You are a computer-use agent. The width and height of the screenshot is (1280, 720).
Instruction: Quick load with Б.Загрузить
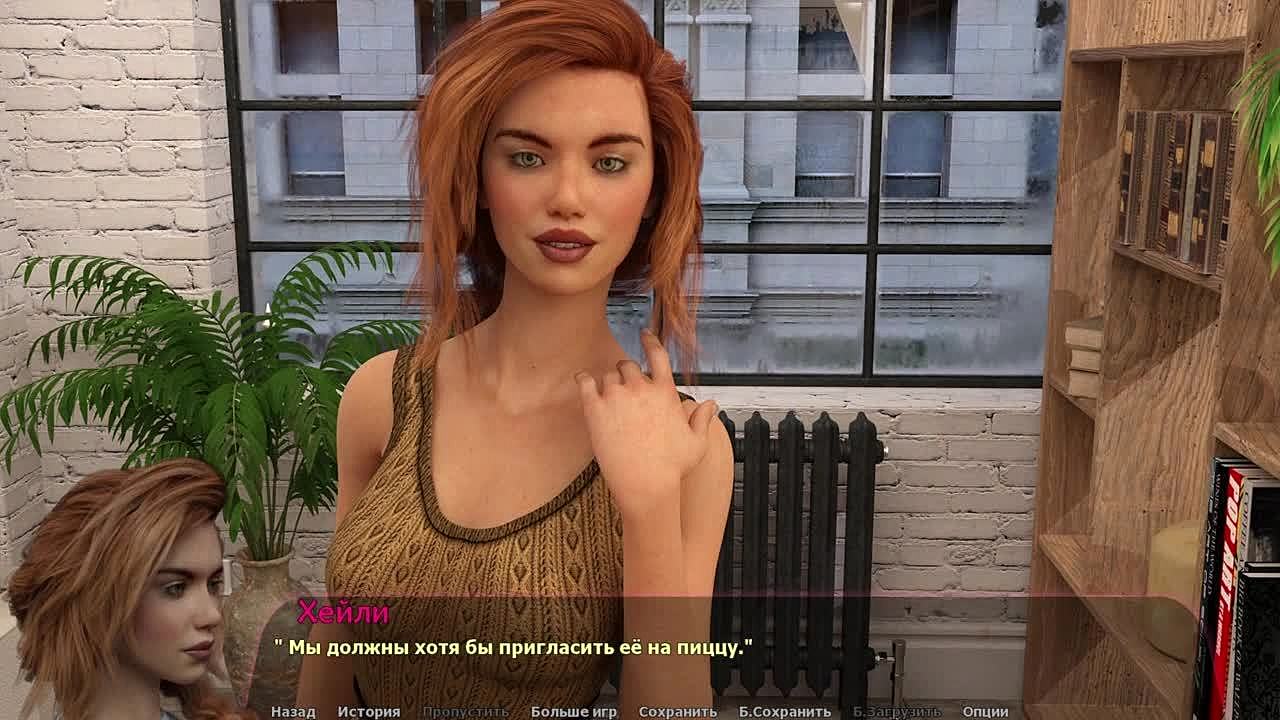[x=896, y=711]
